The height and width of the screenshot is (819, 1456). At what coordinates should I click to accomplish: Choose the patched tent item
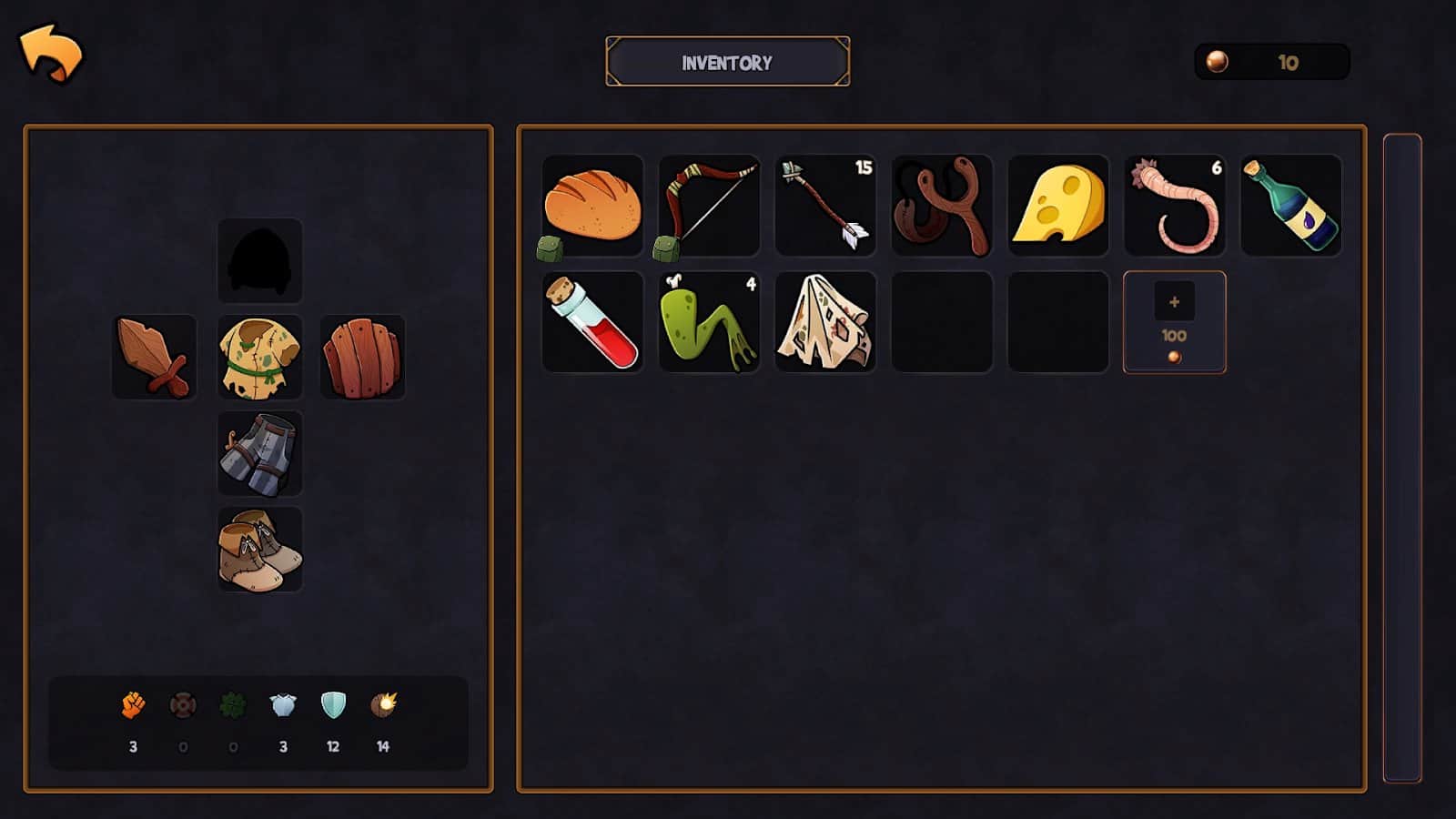click(825, 322)
